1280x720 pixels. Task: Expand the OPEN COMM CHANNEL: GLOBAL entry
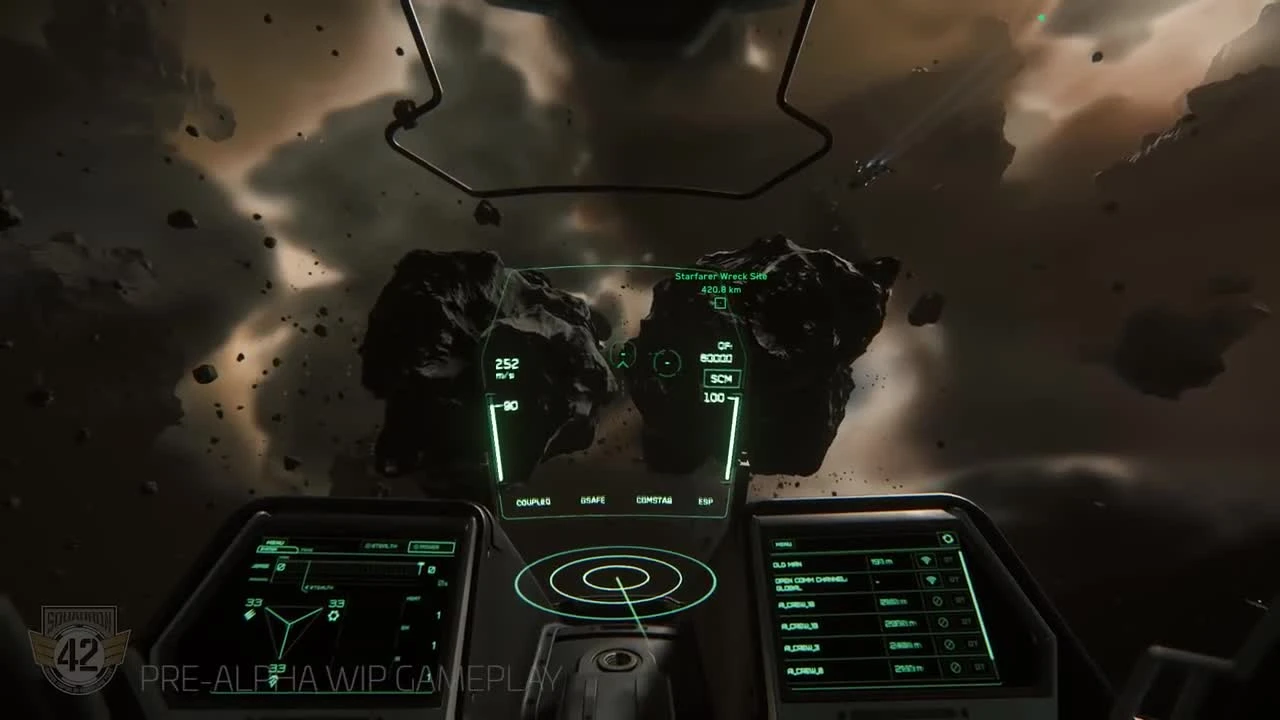click(813, 583)
